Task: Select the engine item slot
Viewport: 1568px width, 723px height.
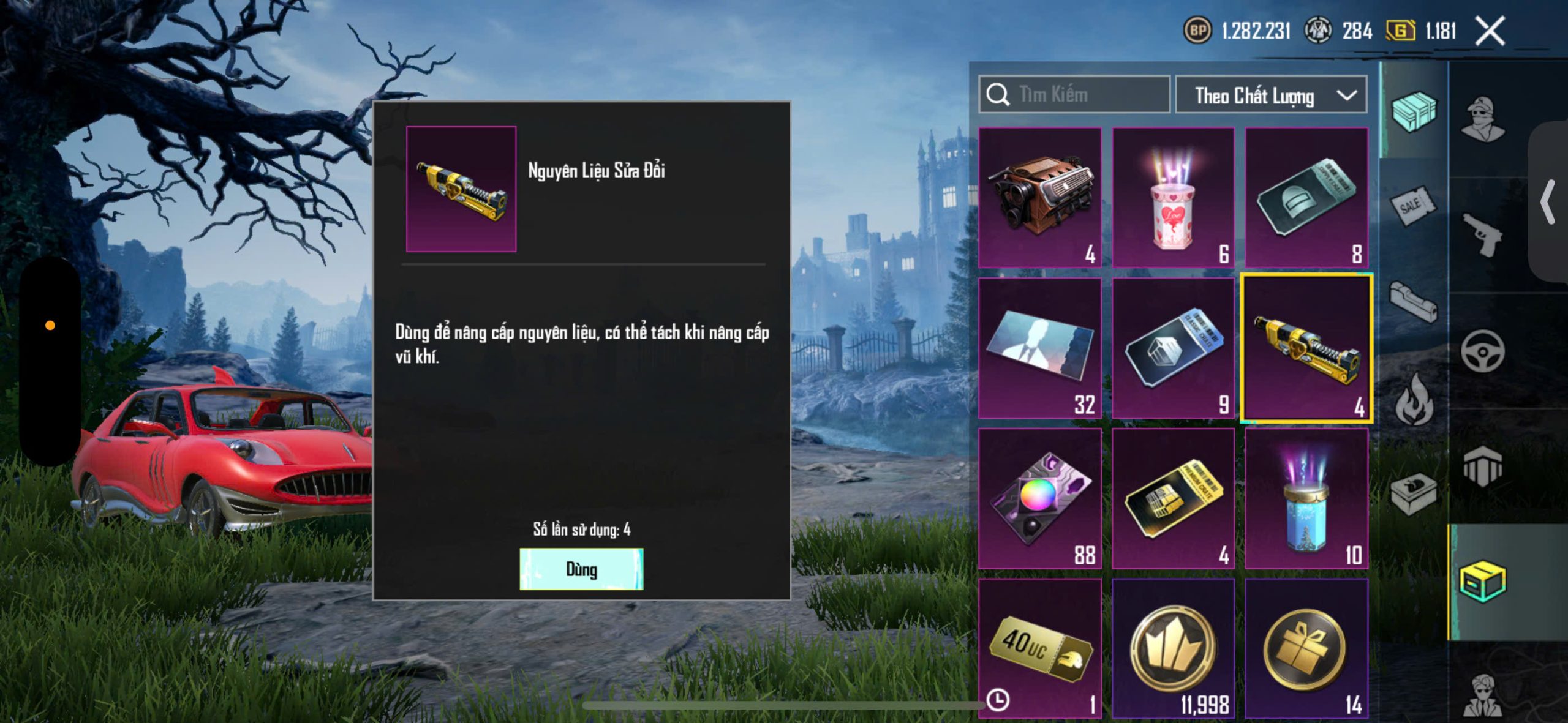Action: 1039,197
